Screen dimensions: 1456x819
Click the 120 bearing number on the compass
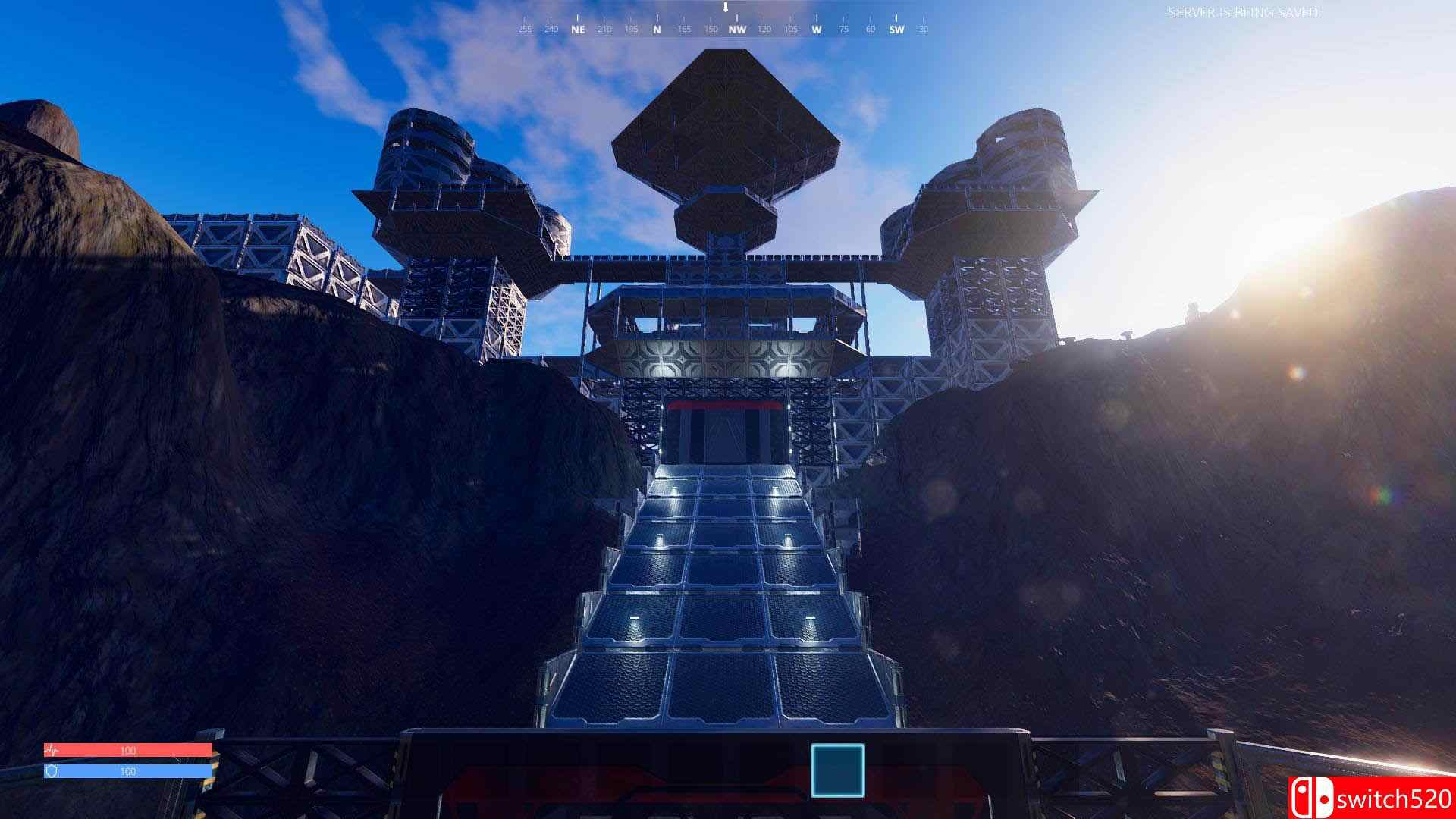765,31
